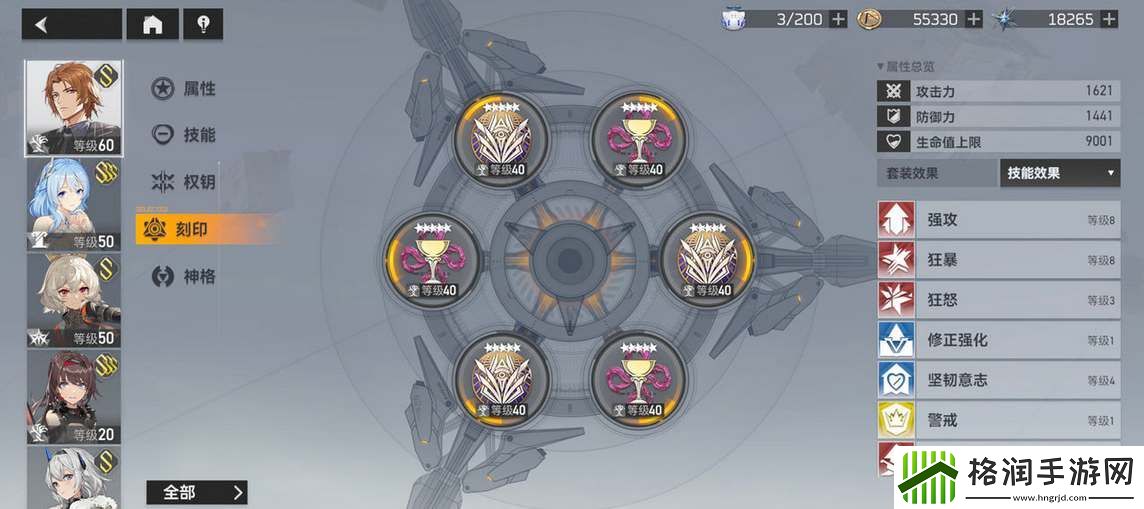Screen dimensions: 1144x509
Task: Select the level 60 brown-haired character
Action: click(73, 108)
